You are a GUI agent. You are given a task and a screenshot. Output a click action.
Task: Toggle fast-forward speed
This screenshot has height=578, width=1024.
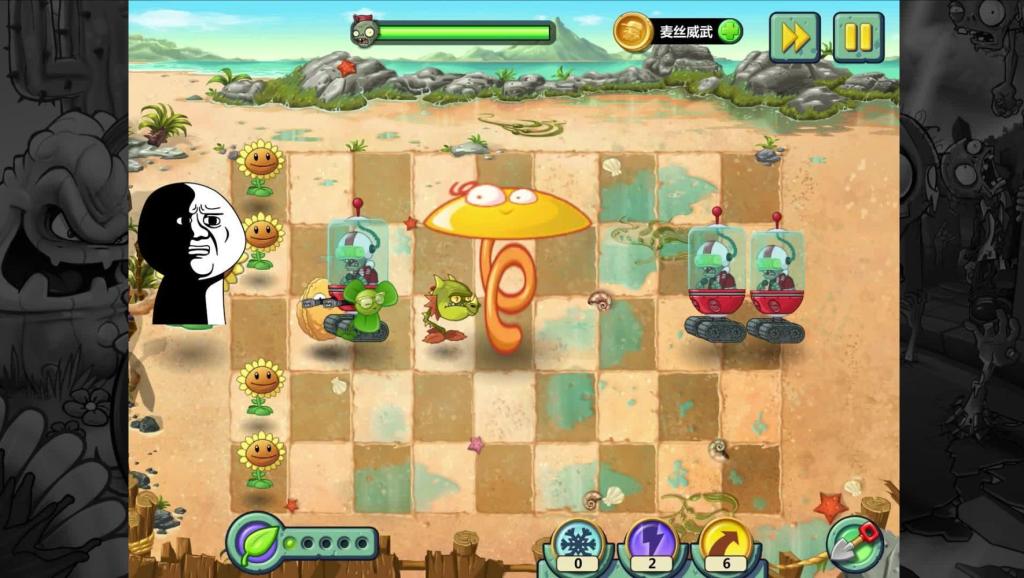tap(795, 38)
